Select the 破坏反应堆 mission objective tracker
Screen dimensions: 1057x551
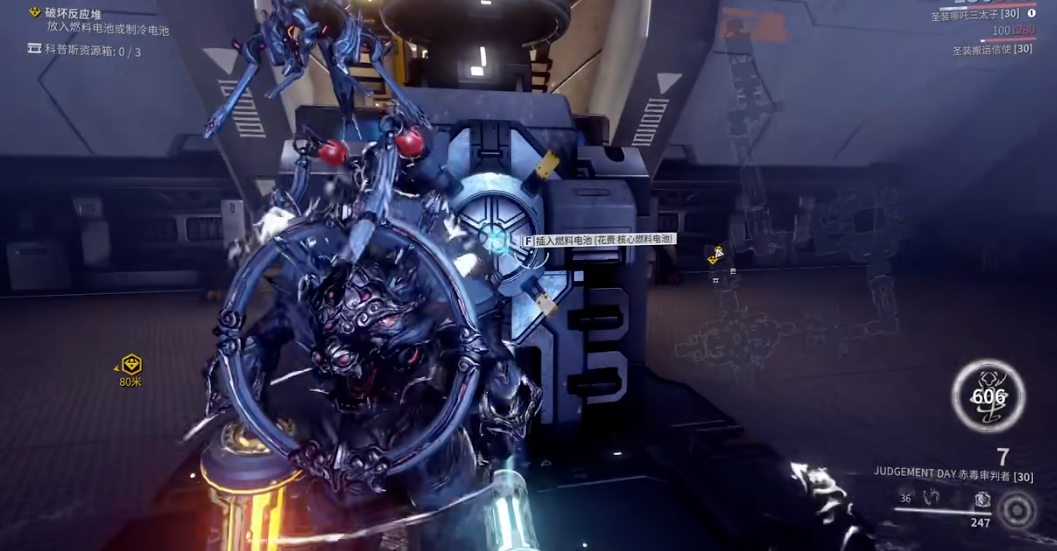(x=73, y=13)
